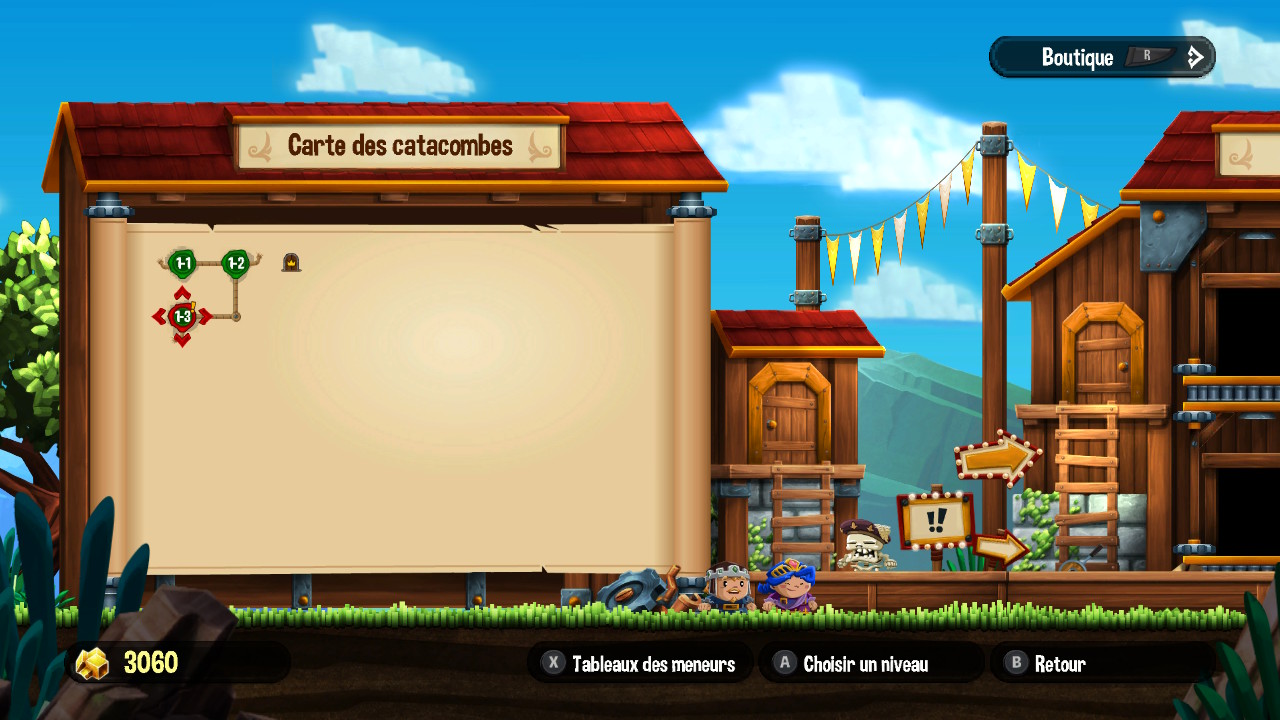Click the path junction dot below level 1-2
Viewport: 1280px width, 720px height.
236,316
